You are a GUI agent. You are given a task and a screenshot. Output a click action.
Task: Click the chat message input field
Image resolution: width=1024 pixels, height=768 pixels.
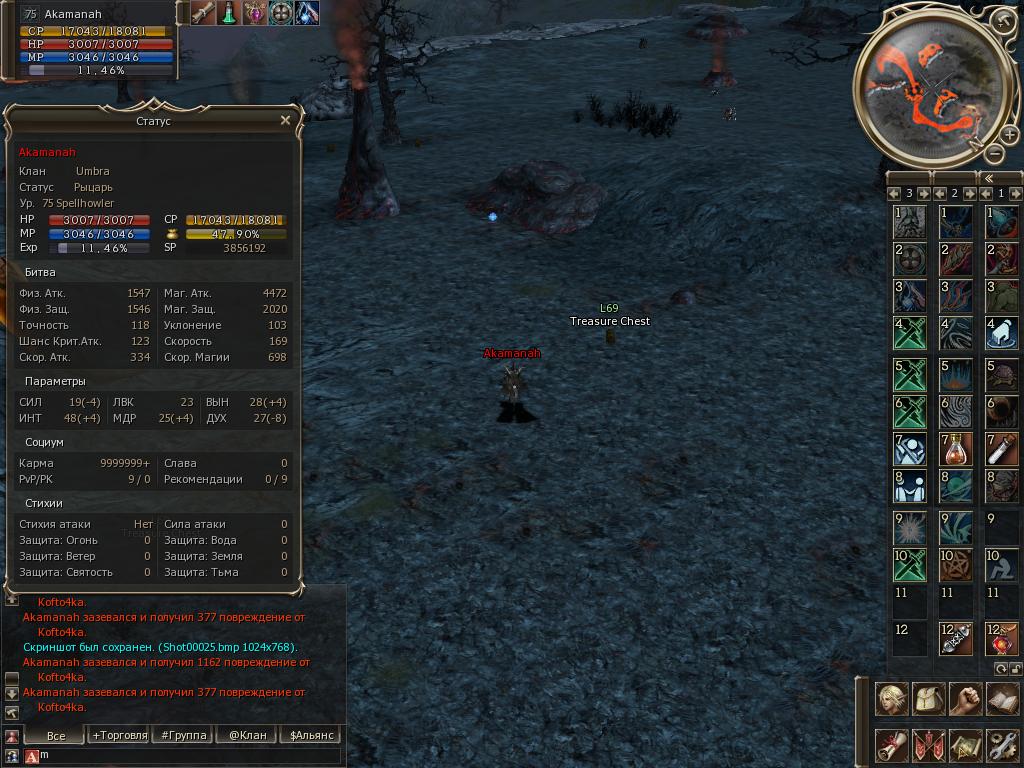(x=190, y=756)
